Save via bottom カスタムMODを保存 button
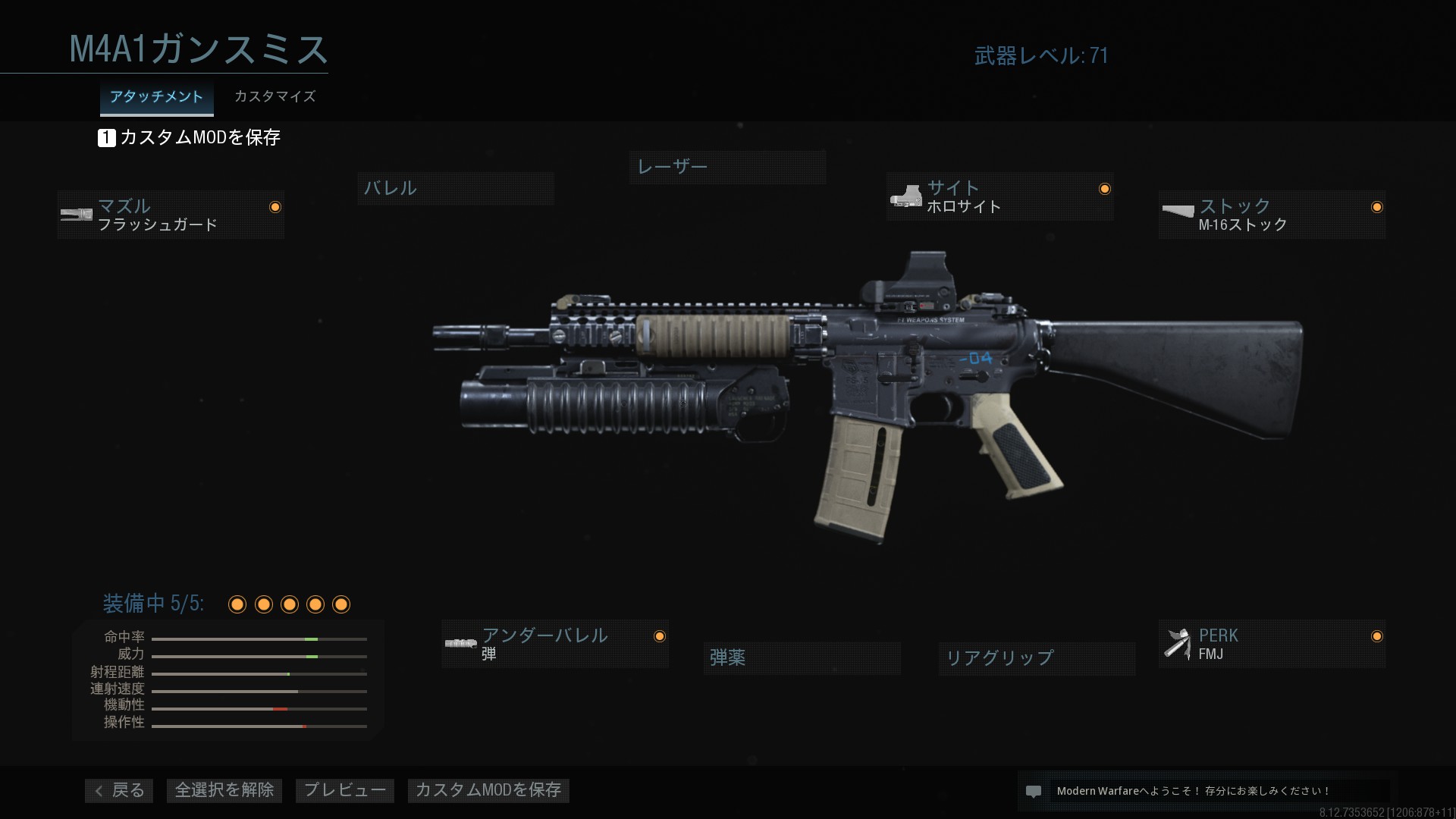Viewport: 1456px width, 819px height. pyautogui.click(x=488, y=790)
